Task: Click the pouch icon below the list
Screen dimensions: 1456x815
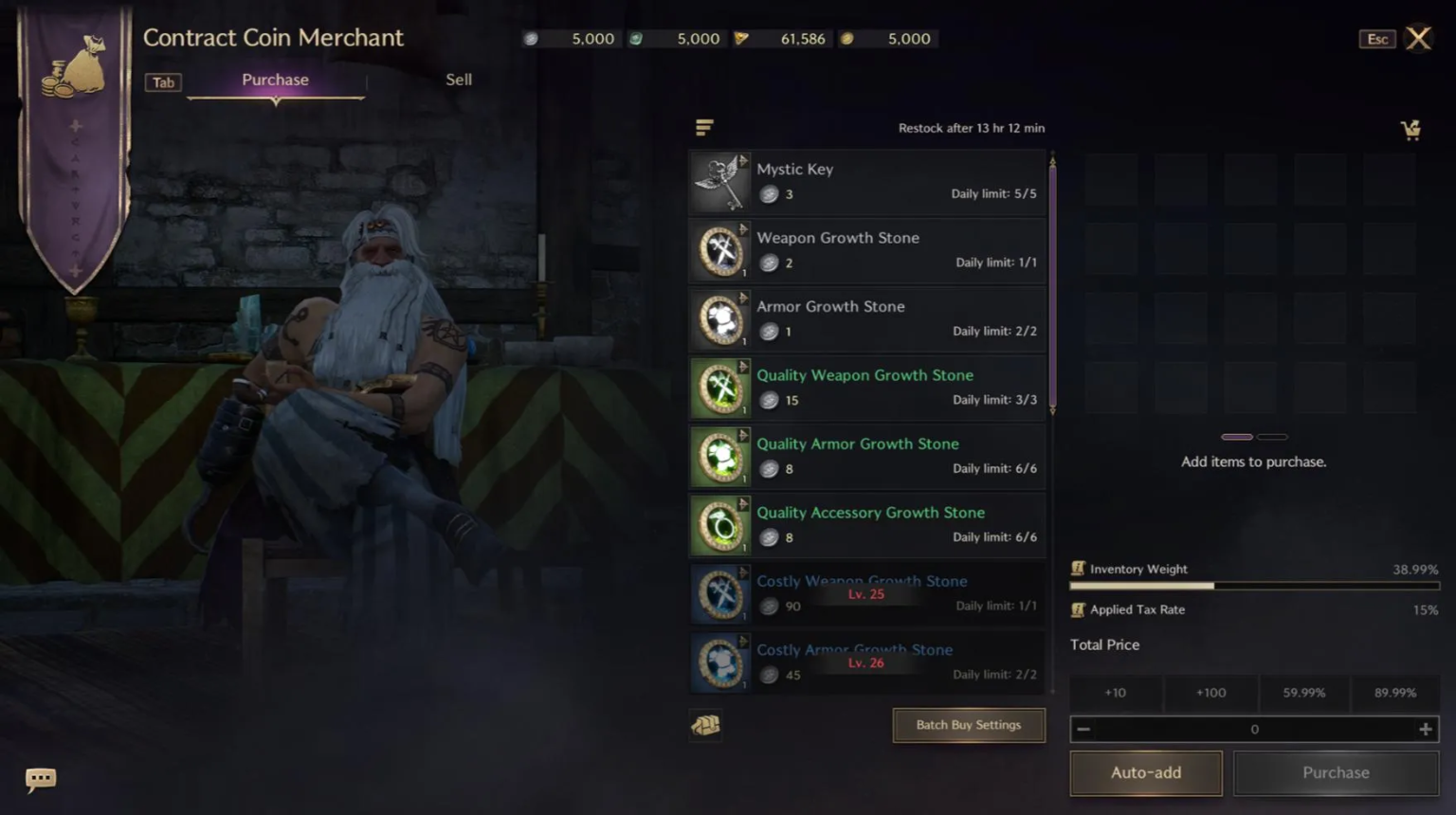Action: pyautogui.click(x=706, y=725)
